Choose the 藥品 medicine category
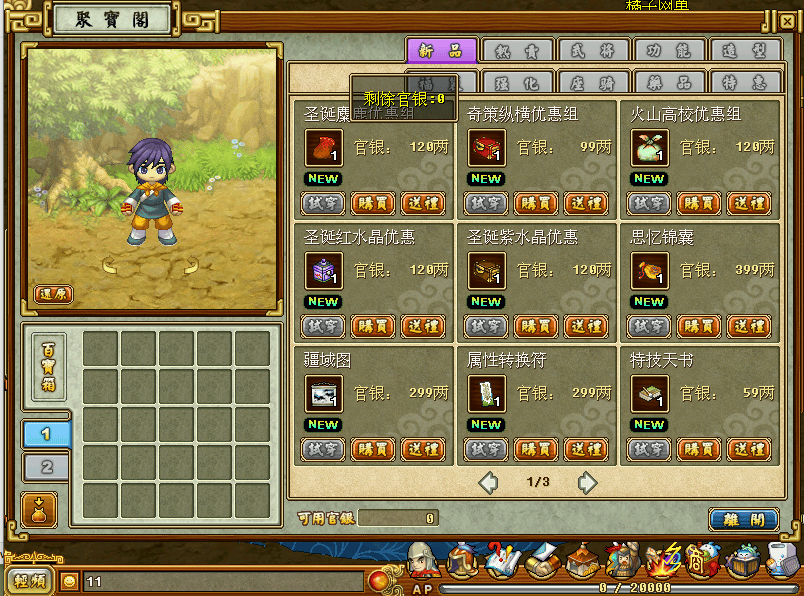This screenshot has width=804, height=596. click(x=669, y=83)
